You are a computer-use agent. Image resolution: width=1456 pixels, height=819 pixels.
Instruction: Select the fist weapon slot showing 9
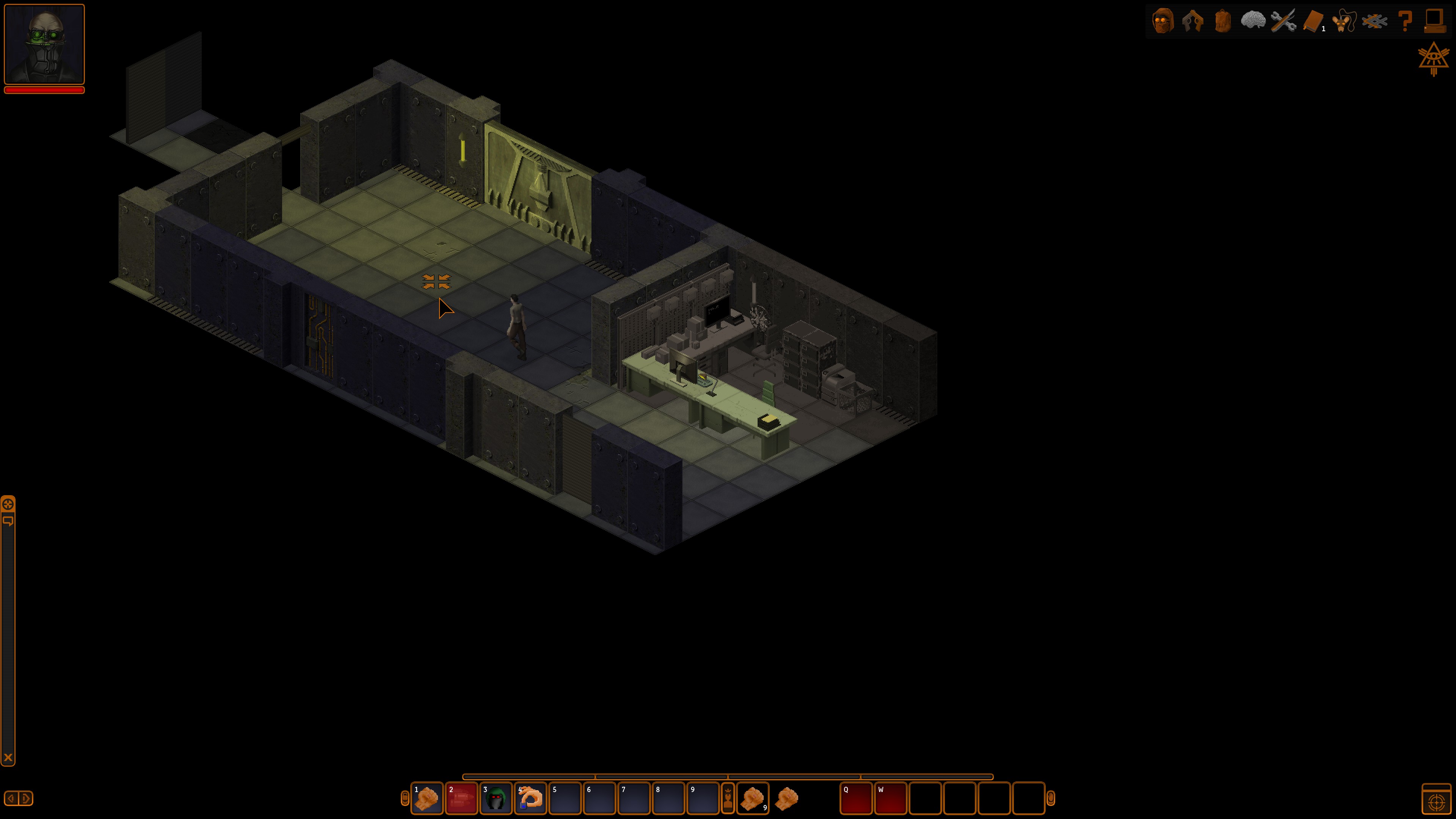(752, 798)
